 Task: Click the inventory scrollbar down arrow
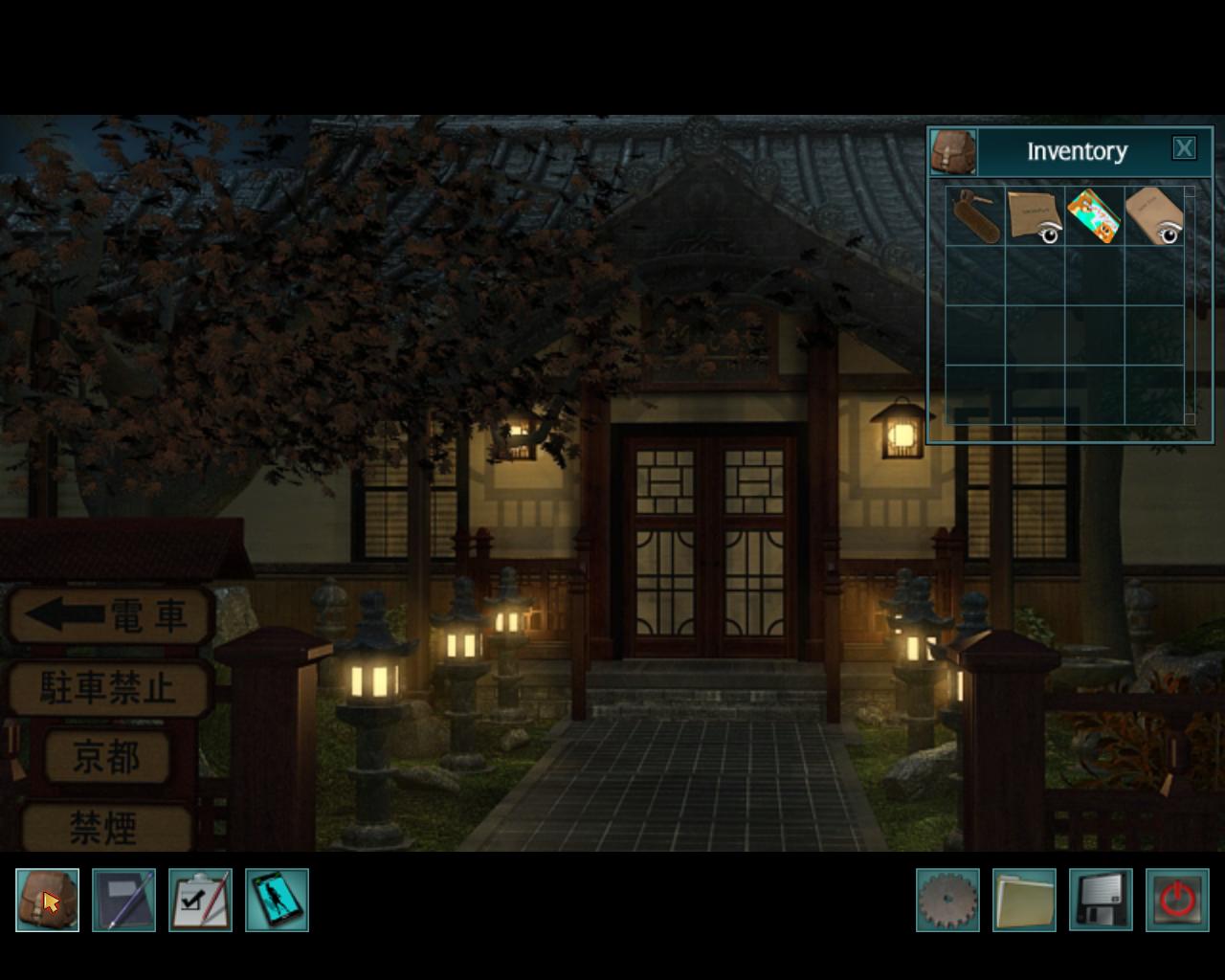point(1190,419)
